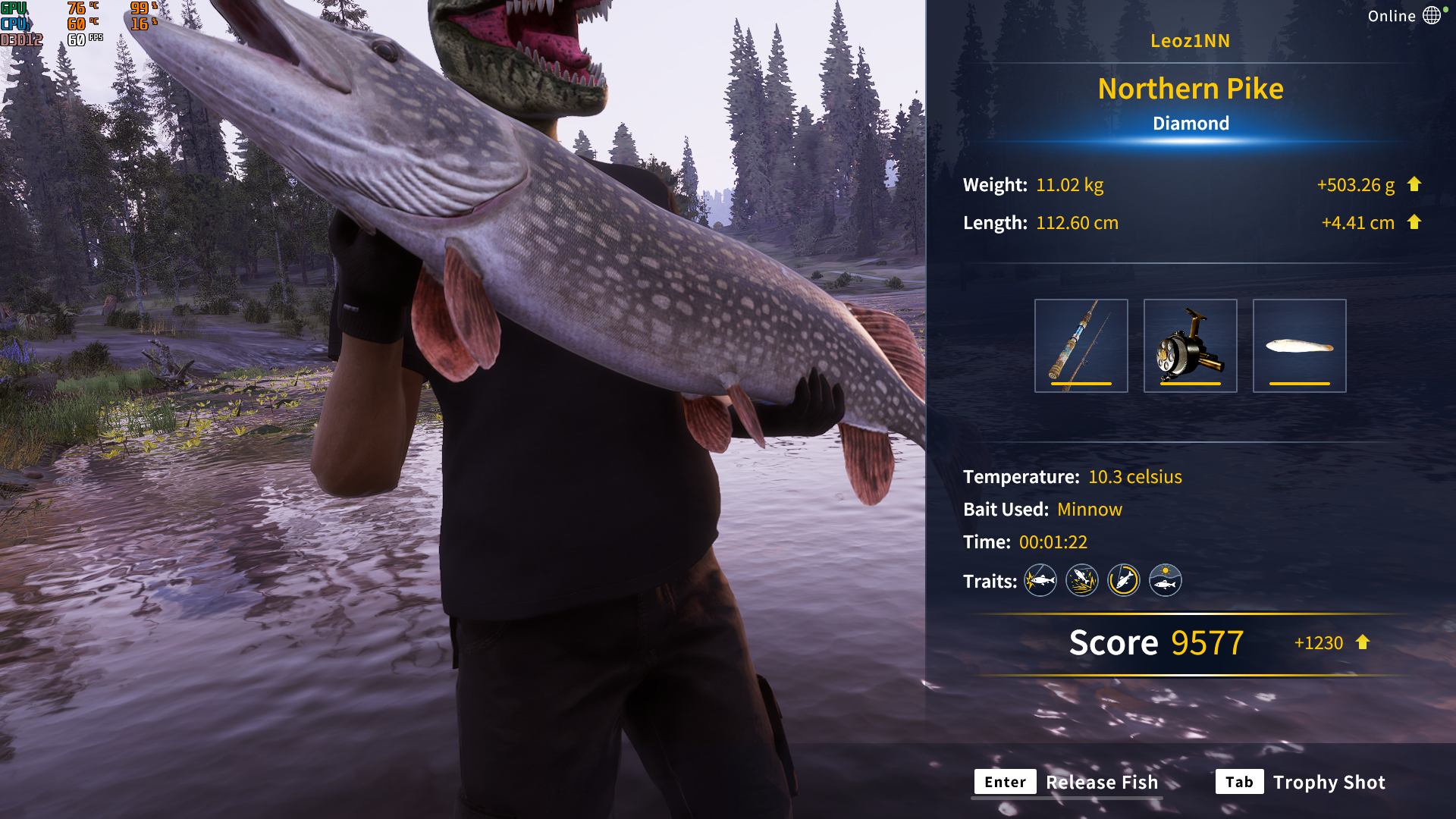This screenshot has width=1456, height=819.
Task: Click the Enter key prompt label
Action: (1005, 782)
